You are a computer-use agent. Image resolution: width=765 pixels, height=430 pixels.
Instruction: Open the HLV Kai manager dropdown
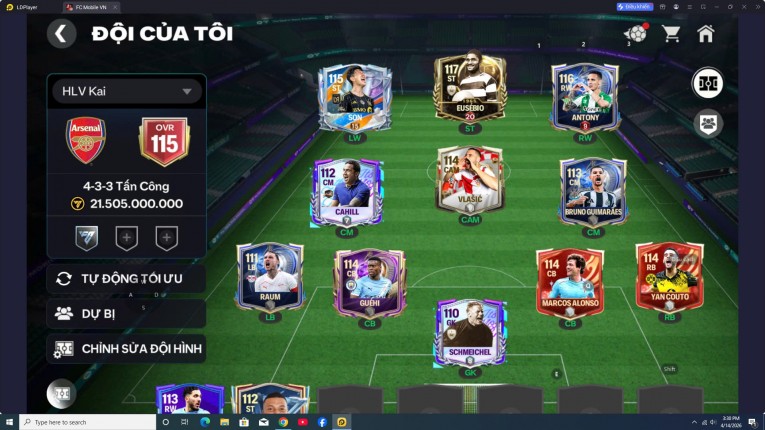click(127, 92)
